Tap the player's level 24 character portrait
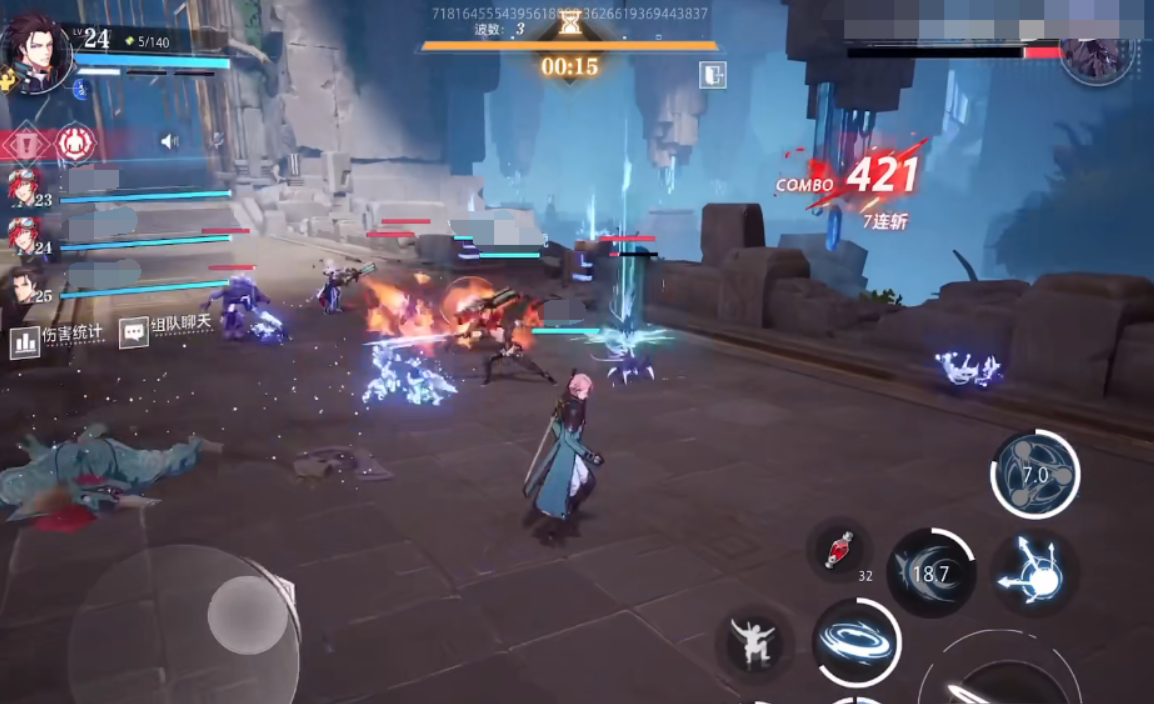Screen dimensions: 1154x704 coord(36,53)
